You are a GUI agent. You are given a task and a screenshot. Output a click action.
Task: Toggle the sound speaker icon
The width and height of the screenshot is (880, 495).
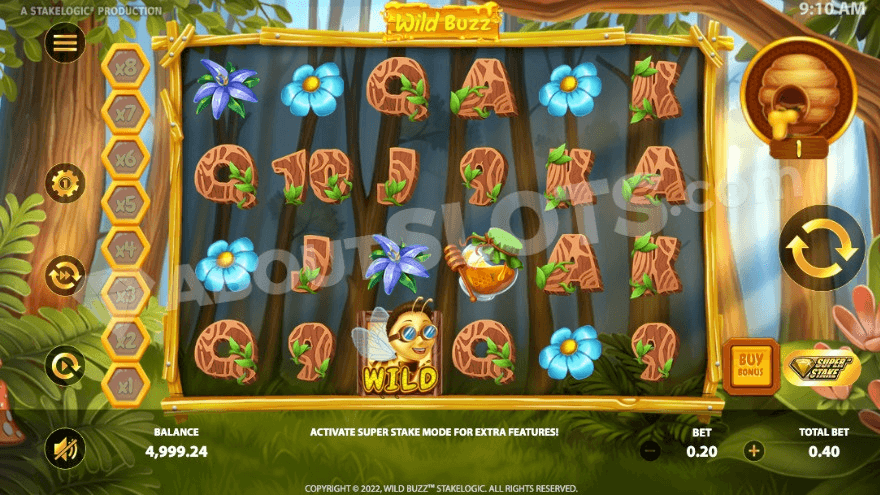[x=65, y=447]
